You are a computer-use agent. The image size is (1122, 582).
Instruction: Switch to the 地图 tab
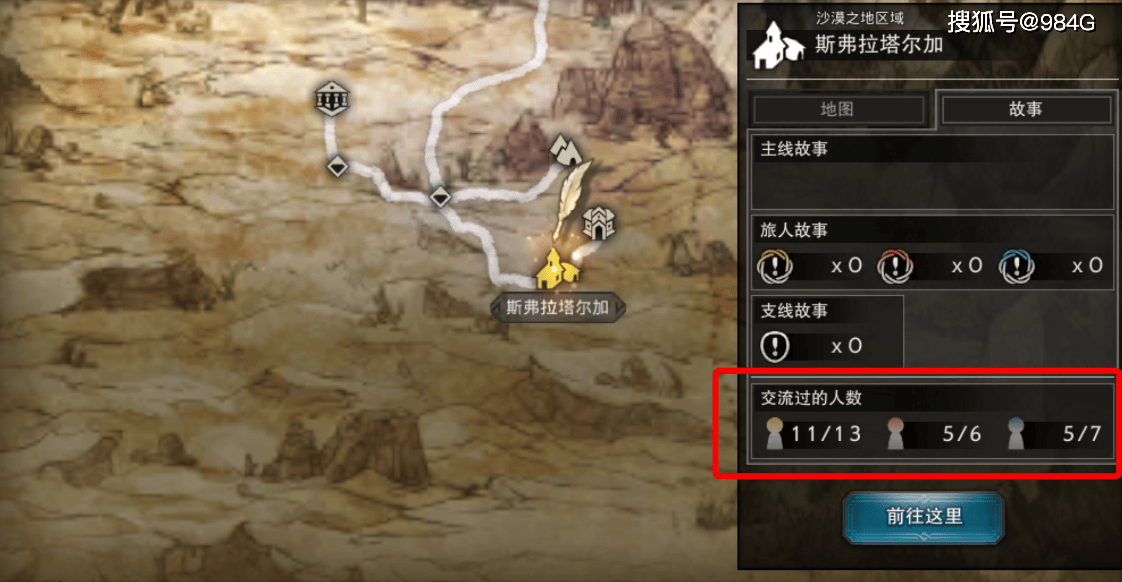click(x=838, y=110)
